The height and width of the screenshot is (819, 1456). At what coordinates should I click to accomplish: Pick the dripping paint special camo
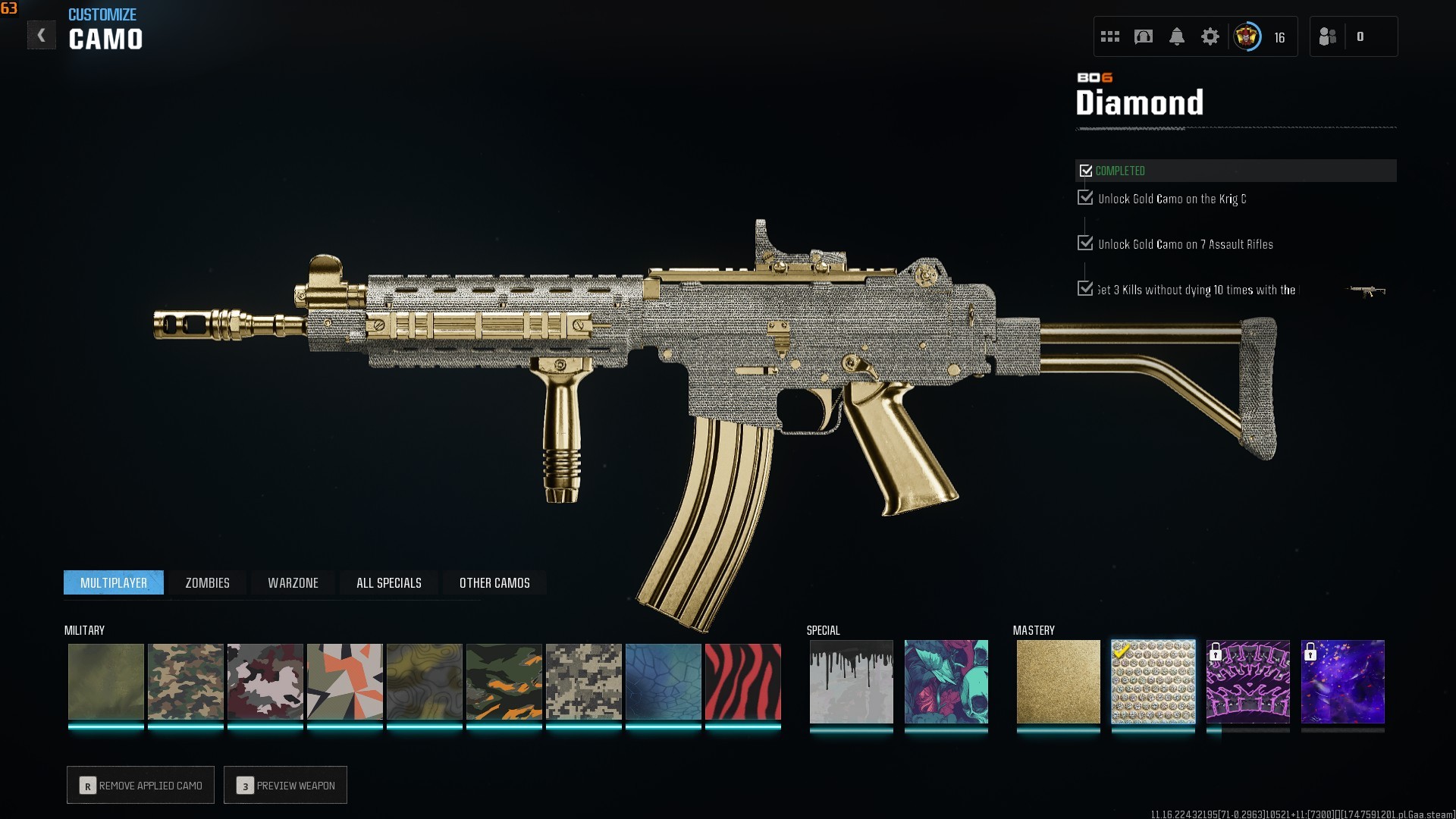click(x=851, y=682)
